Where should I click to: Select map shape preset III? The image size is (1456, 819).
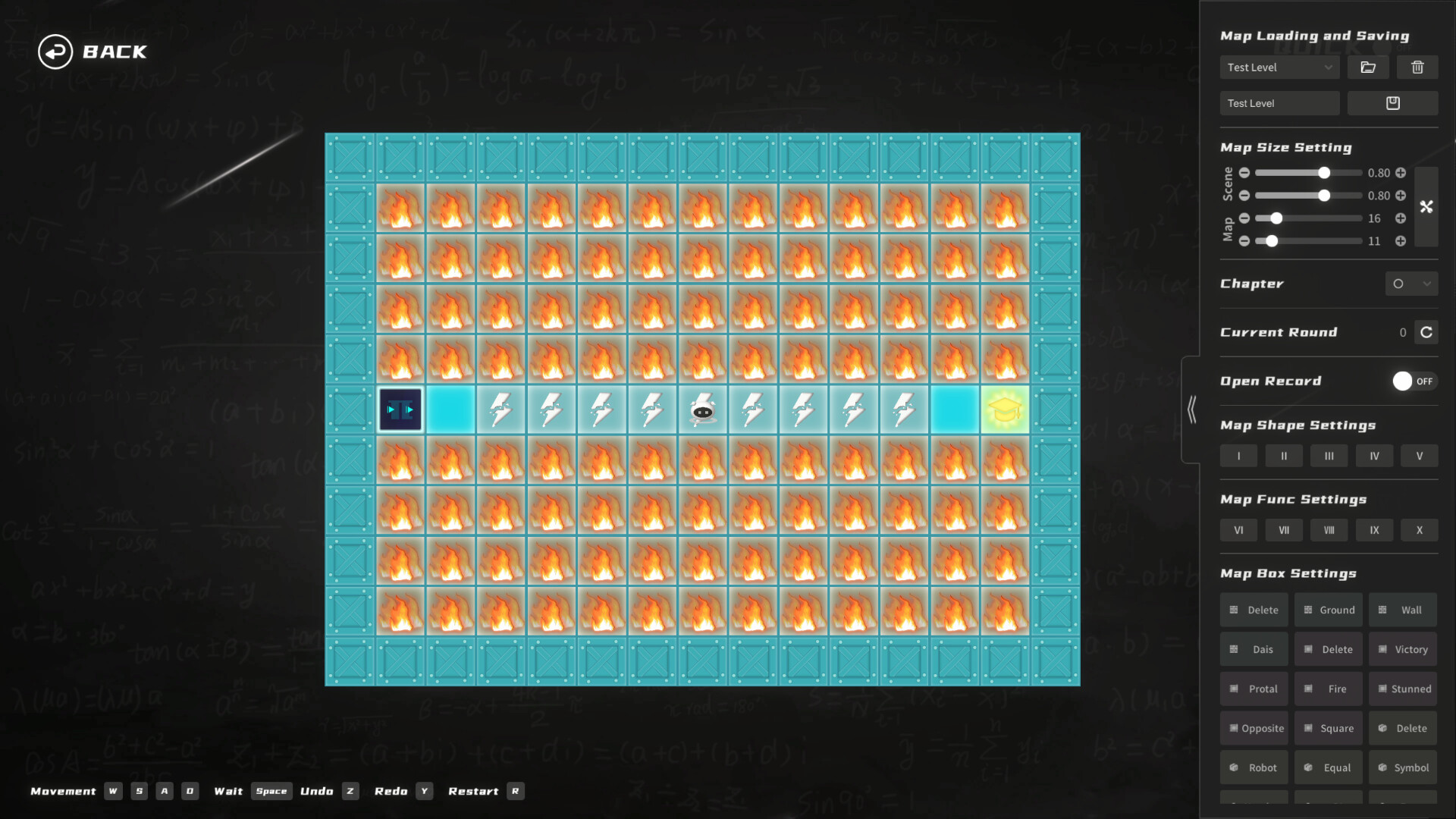(x=1329, y=456)
